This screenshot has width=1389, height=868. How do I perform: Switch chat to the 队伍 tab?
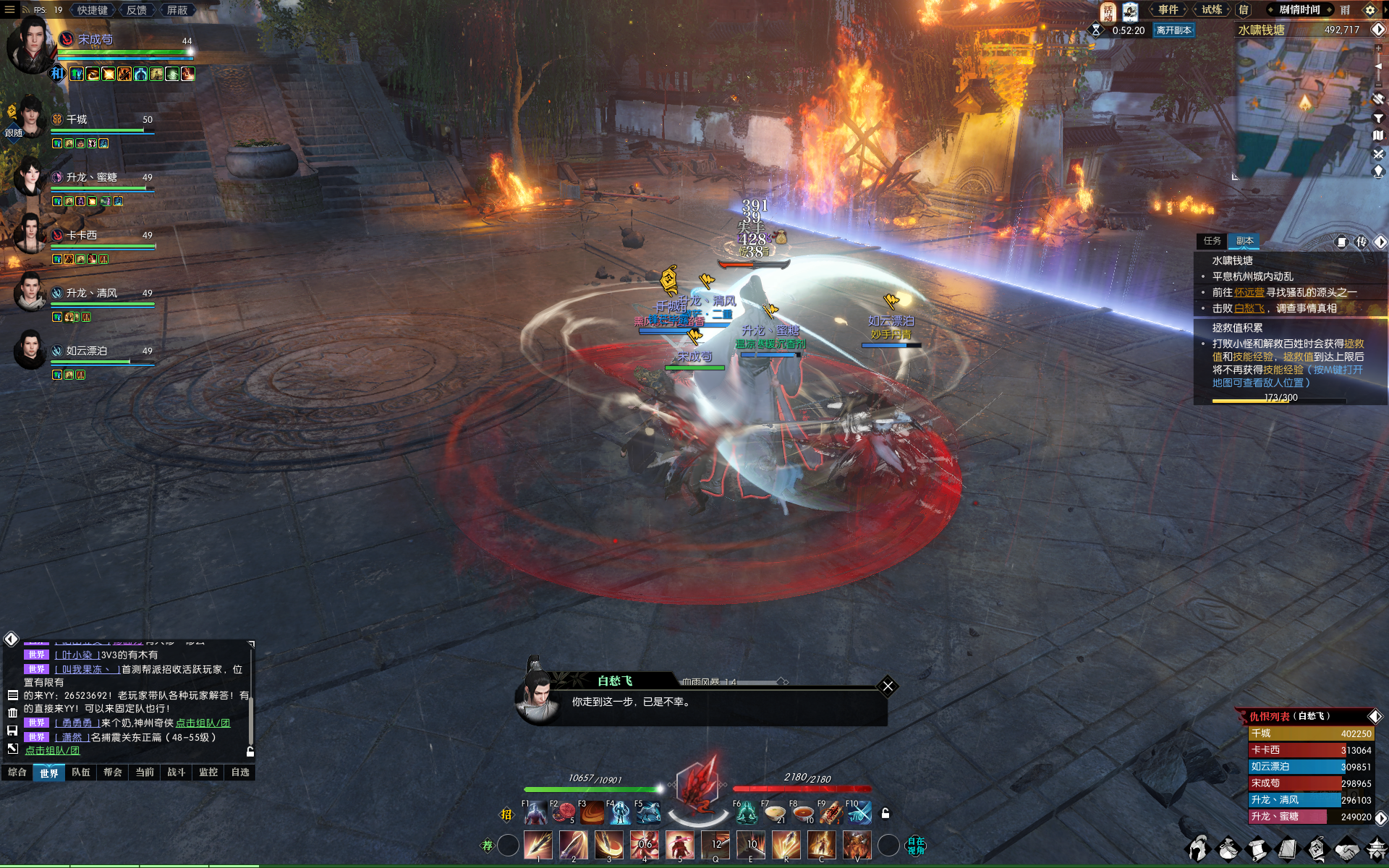tap(81, 773)
